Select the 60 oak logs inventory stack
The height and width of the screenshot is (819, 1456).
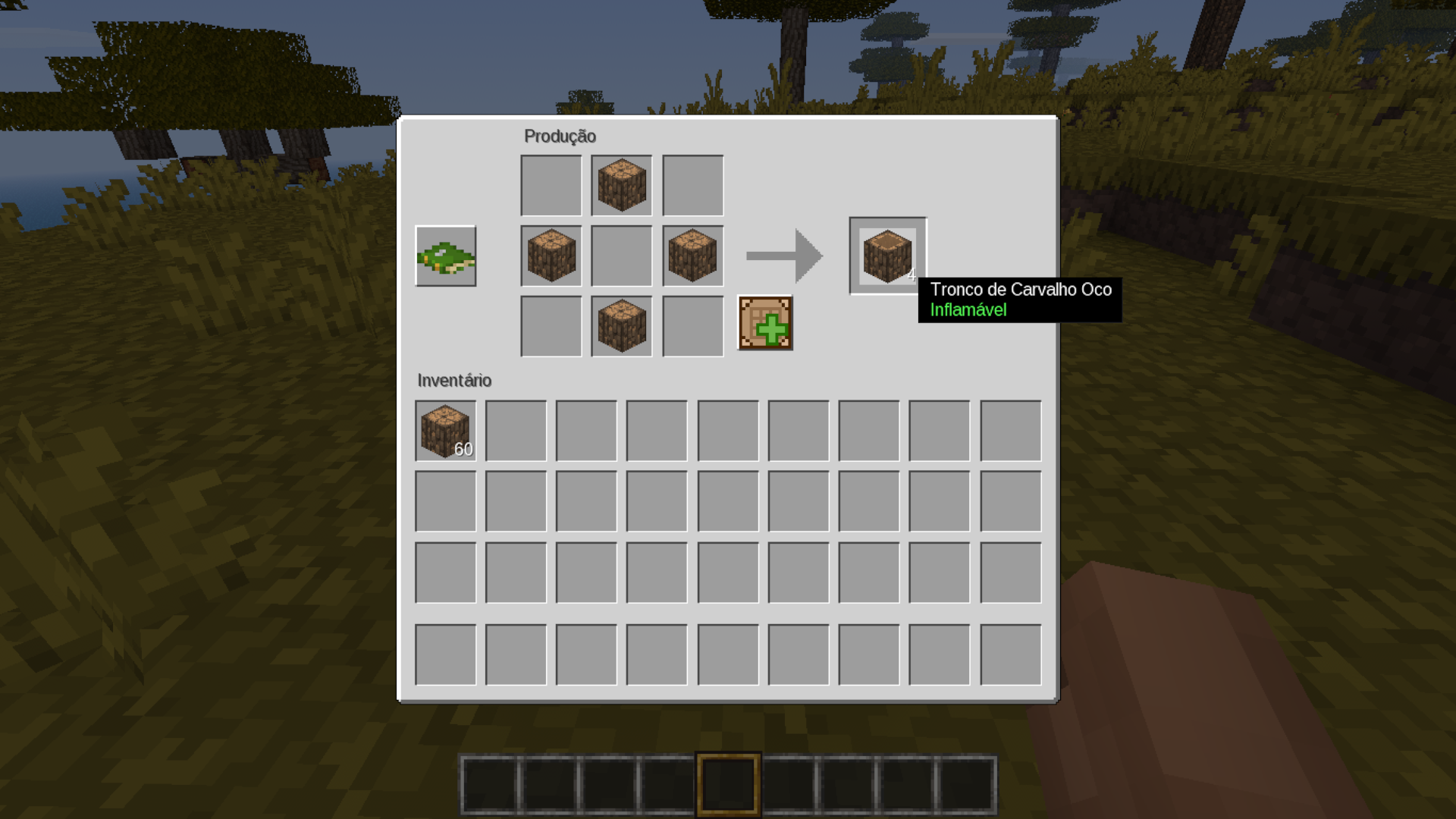446,431
